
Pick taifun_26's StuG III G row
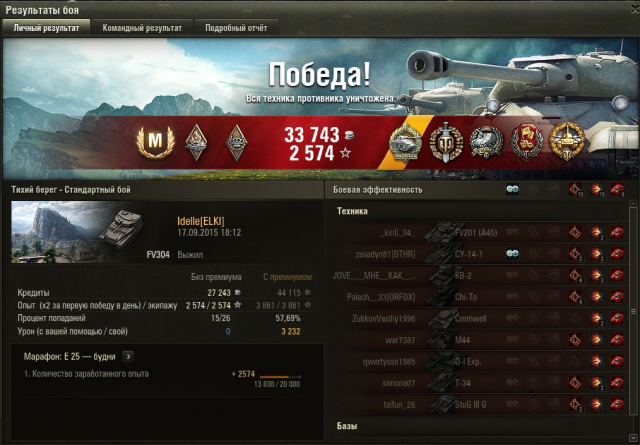[x=470, y=405]
